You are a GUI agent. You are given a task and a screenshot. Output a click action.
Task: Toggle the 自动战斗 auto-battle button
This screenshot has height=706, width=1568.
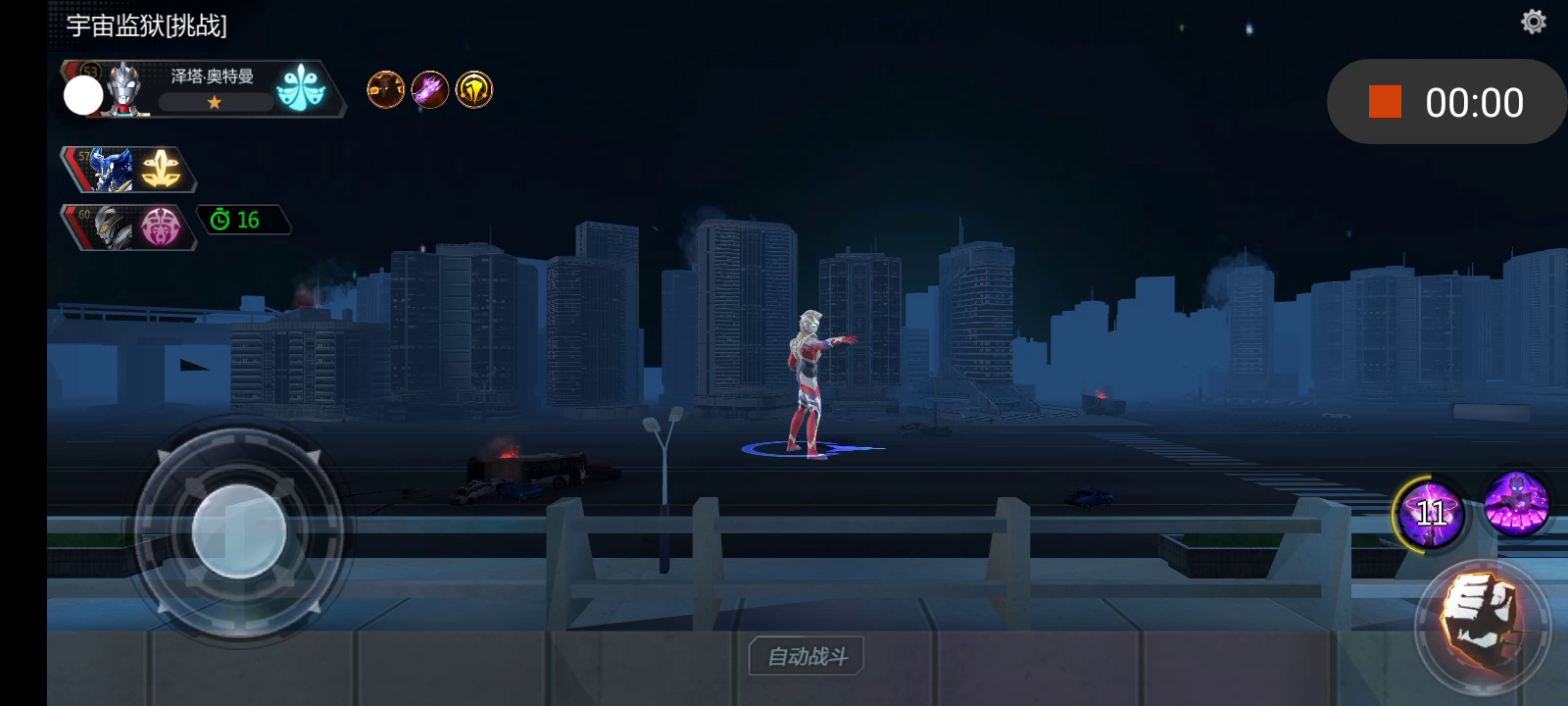(x=807, y=656)
